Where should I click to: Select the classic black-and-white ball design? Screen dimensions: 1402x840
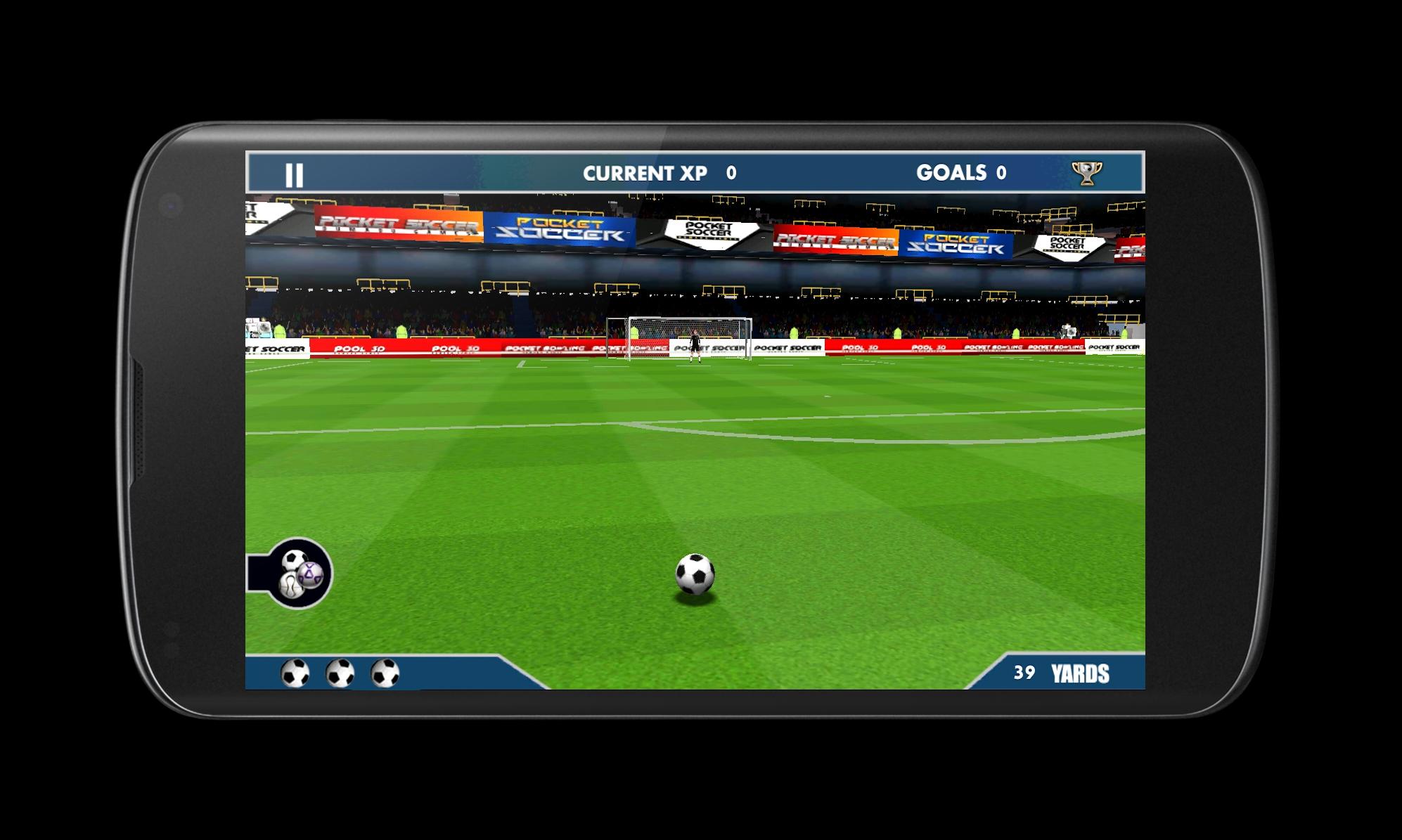(295, 560)
